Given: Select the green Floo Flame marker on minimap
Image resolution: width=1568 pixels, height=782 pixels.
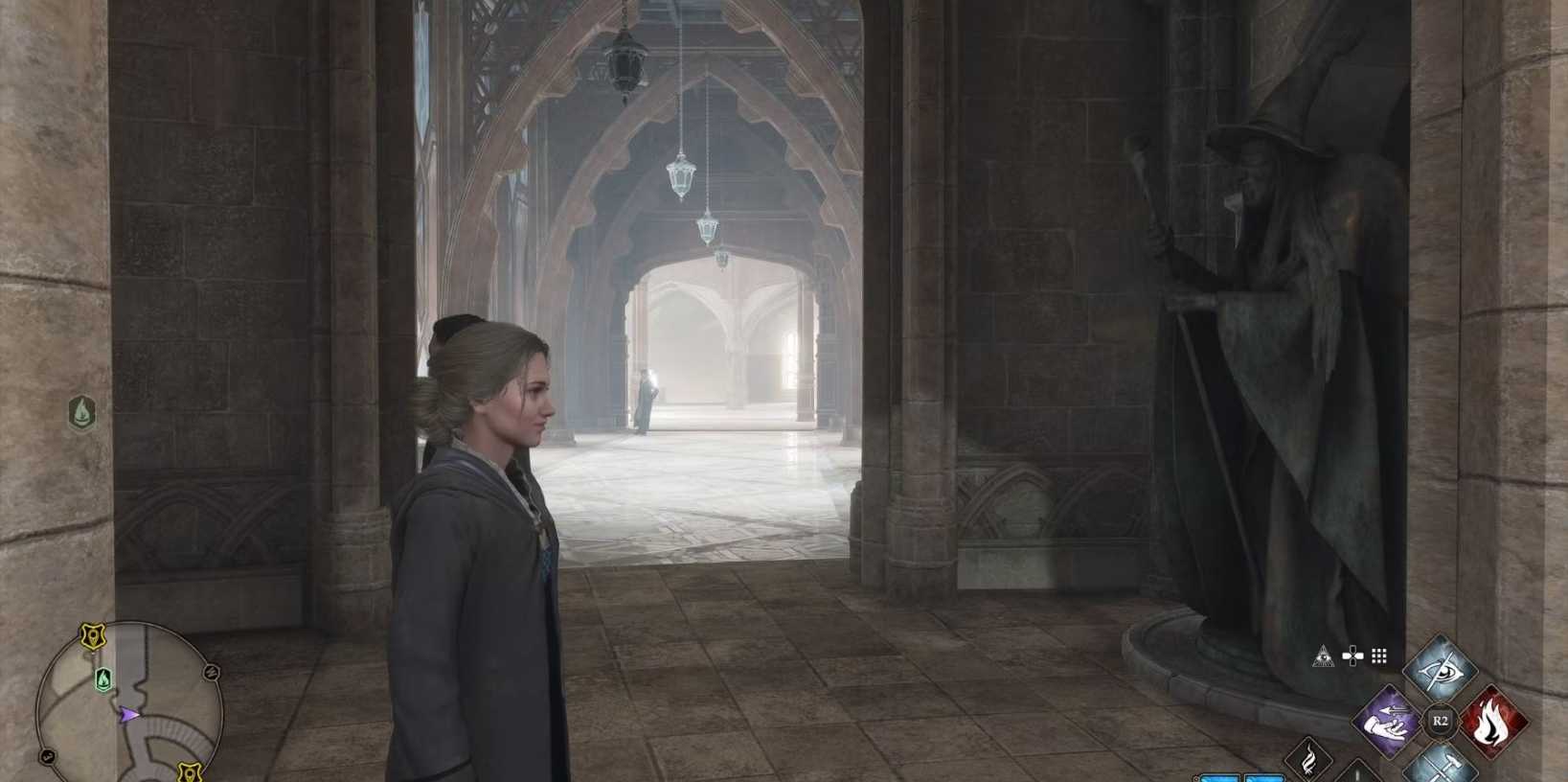Looking at the screenshot, I should pos(102,679).
